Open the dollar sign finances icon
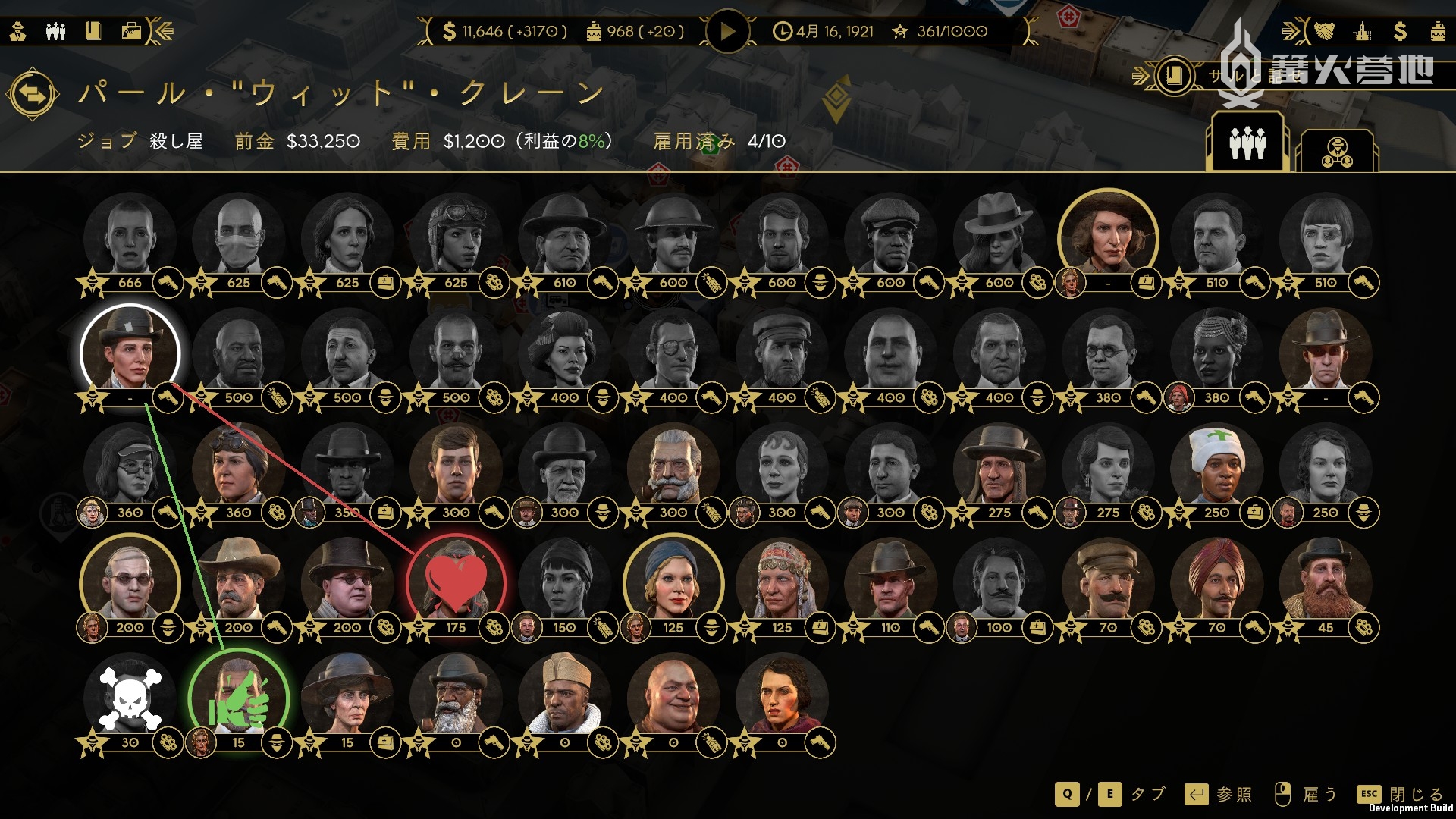 pos(1400,32)
